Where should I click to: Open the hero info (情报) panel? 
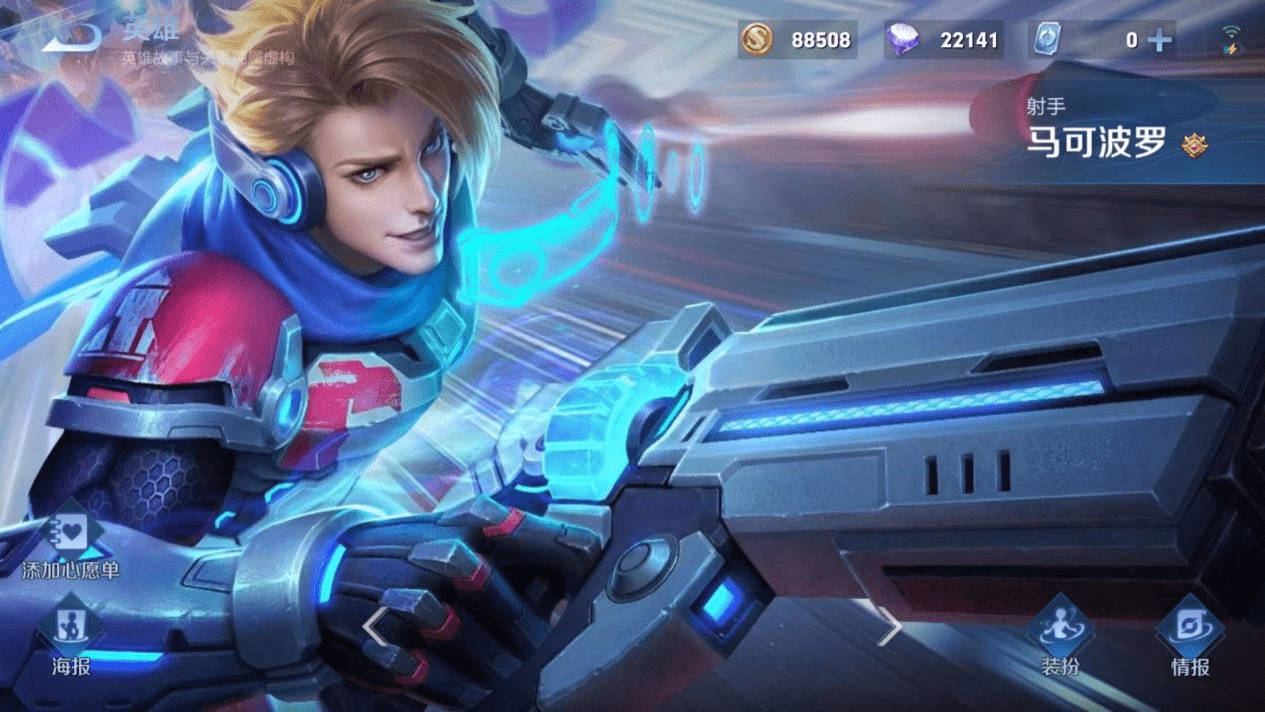1190,636
